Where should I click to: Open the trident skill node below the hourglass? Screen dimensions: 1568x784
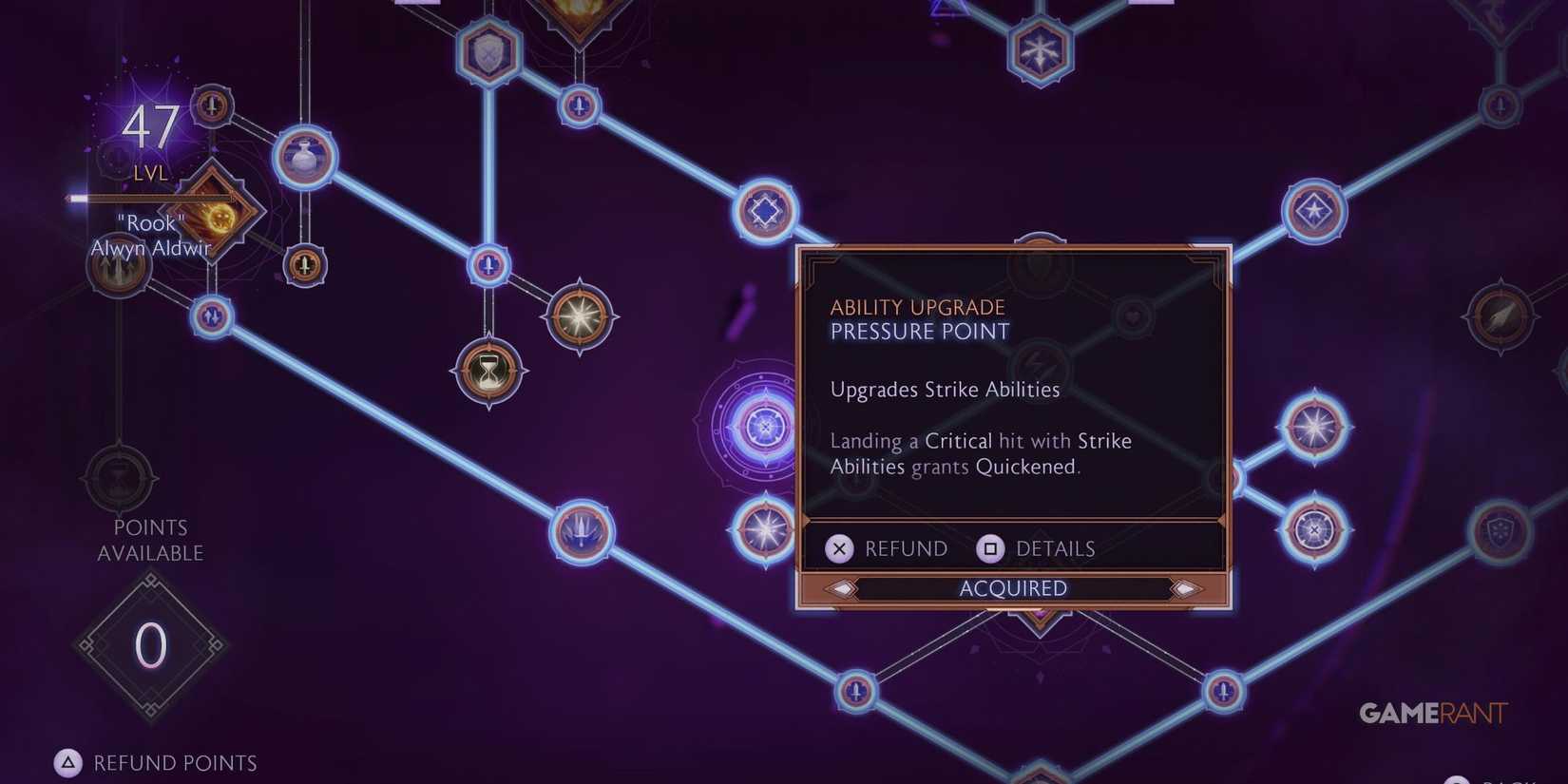coord(583,532)
